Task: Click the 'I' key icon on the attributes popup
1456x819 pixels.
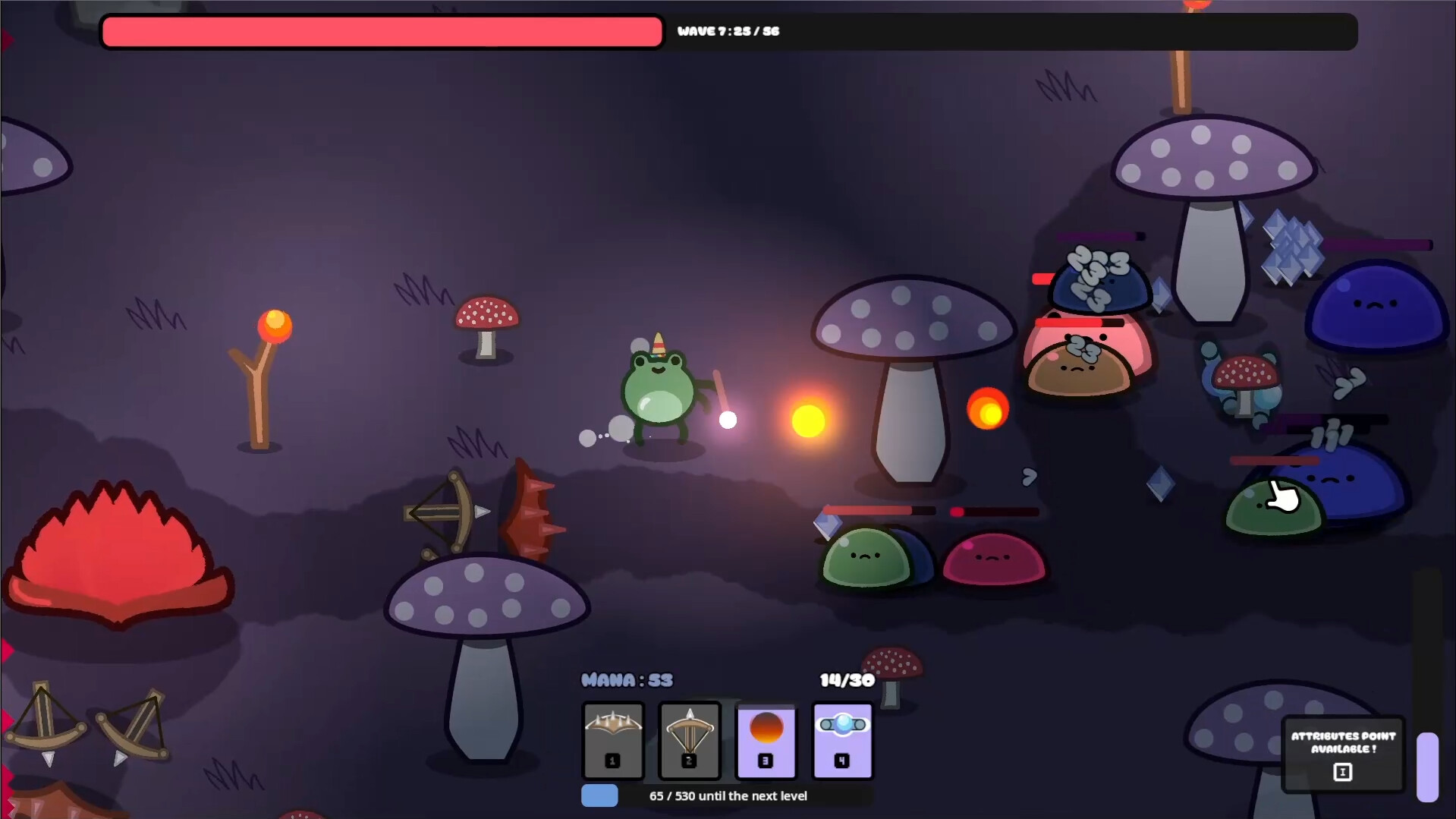Action: tap(1343, 772)
